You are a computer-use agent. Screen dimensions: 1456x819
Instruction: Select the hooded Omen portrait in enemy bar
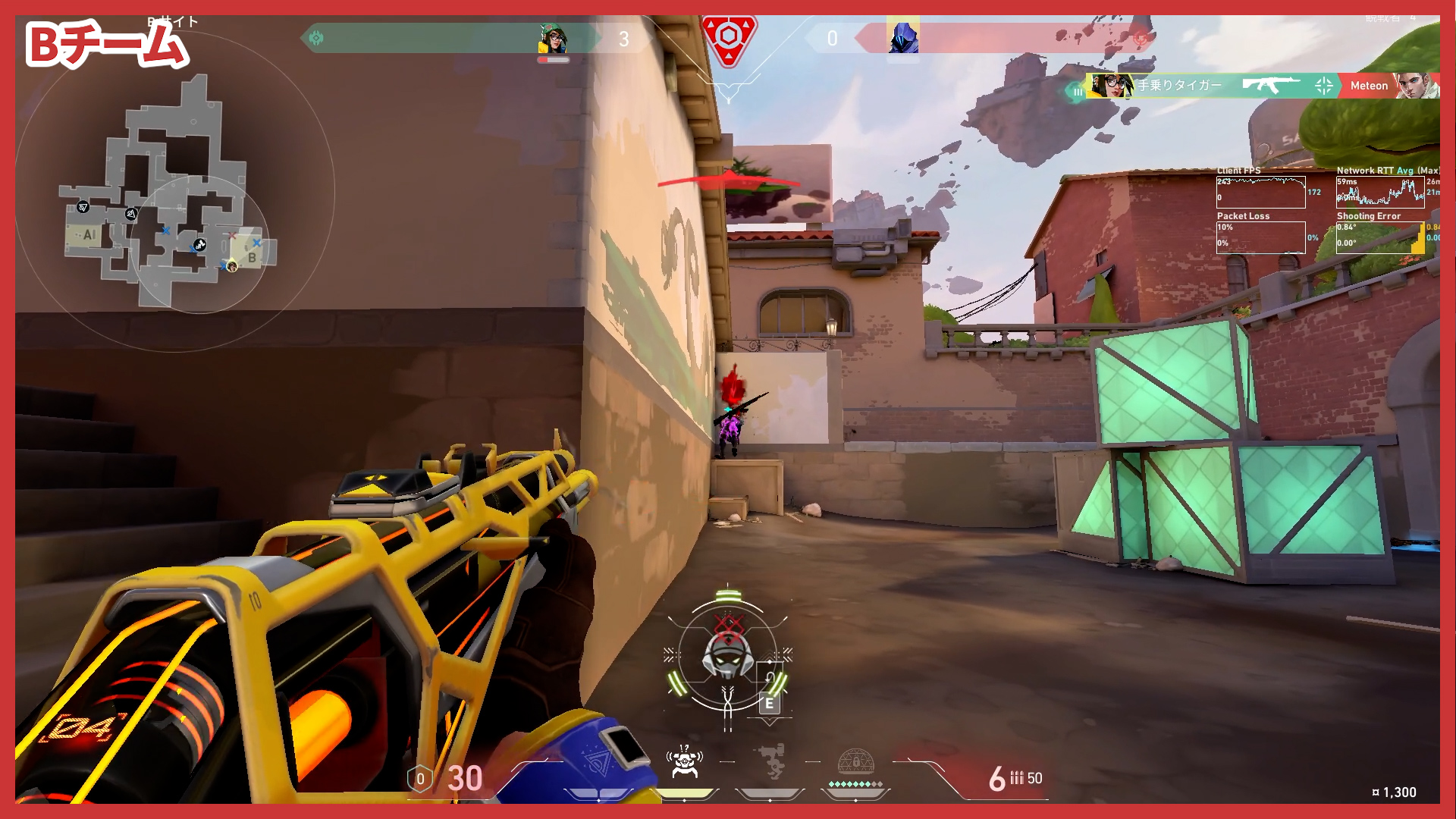click(x=902, y=38)
